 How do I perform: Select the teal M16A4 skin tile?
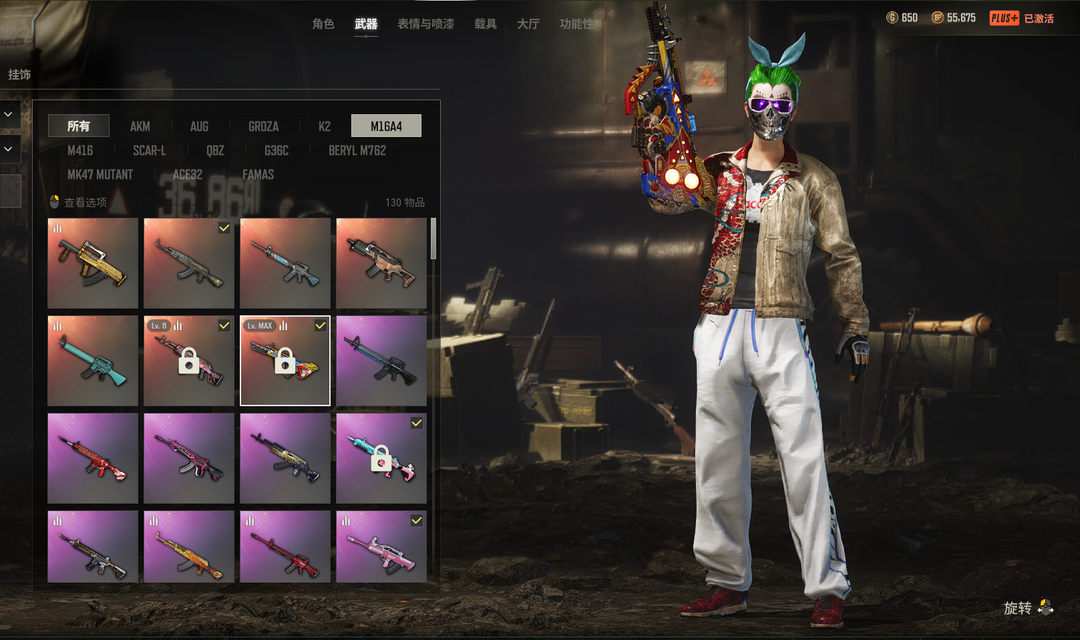(x=93, y=360)
